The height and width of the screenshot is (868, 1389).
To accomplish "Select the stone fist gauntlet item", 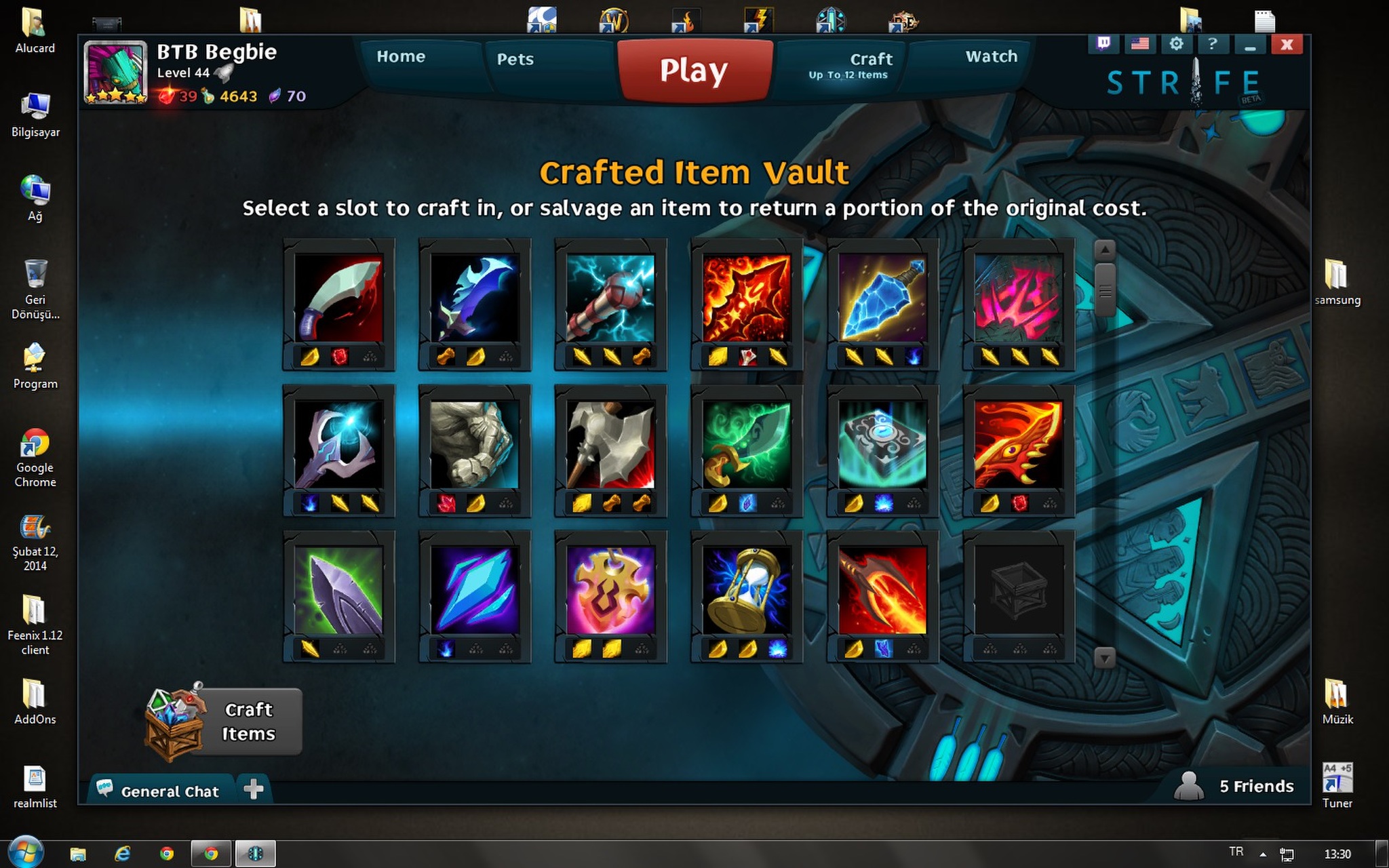I will coord(475,445).
